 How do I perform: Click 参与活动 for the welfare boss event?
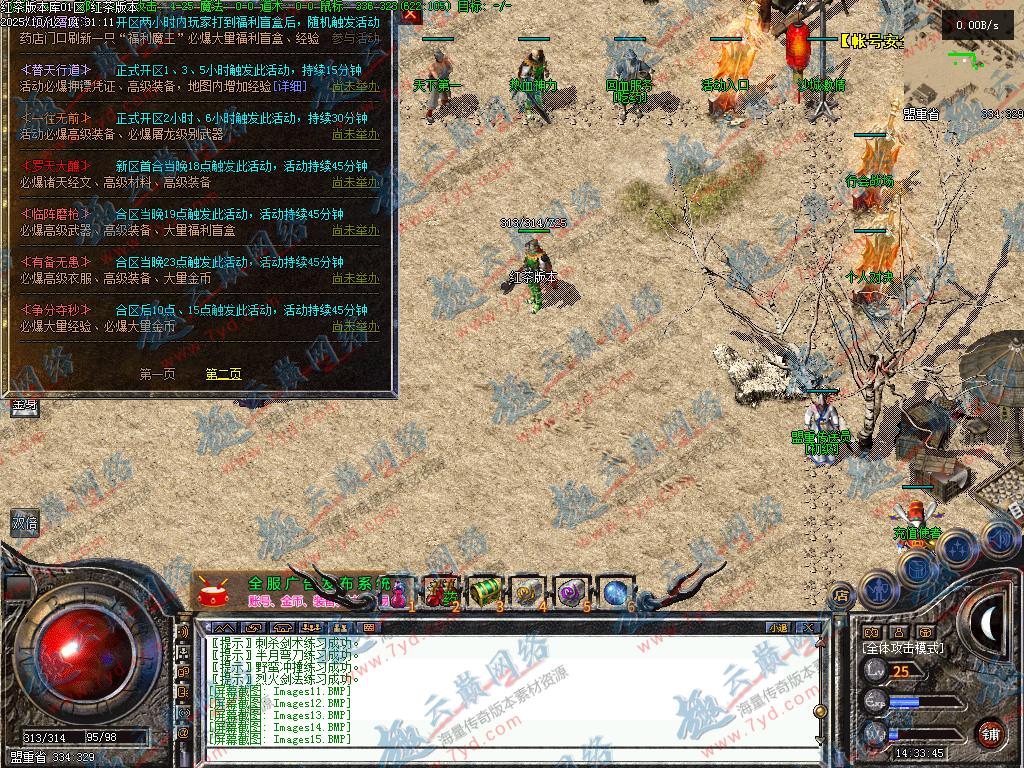355,39
